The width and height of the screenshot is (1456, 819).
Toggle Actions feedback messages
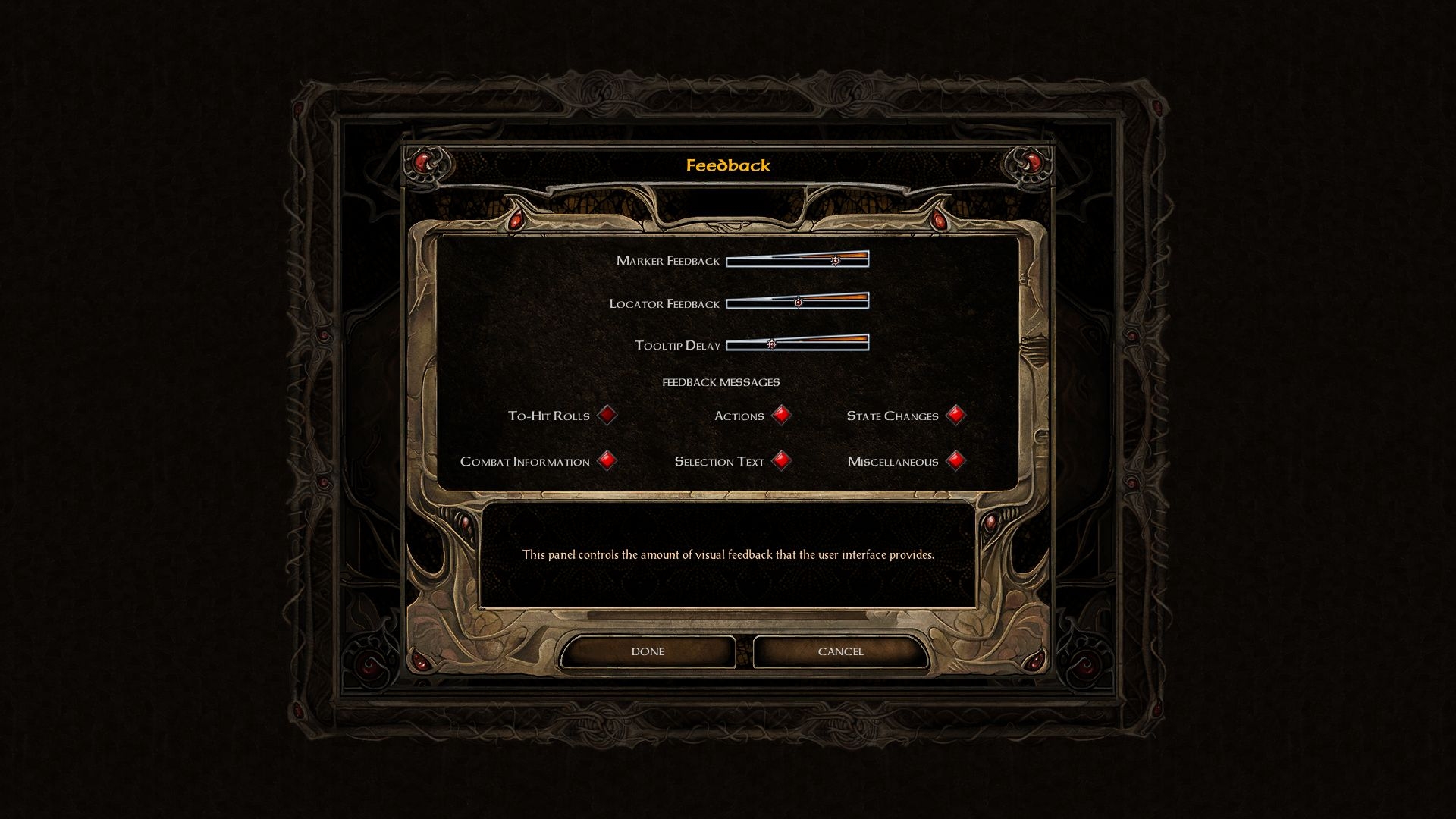(781, 415)
